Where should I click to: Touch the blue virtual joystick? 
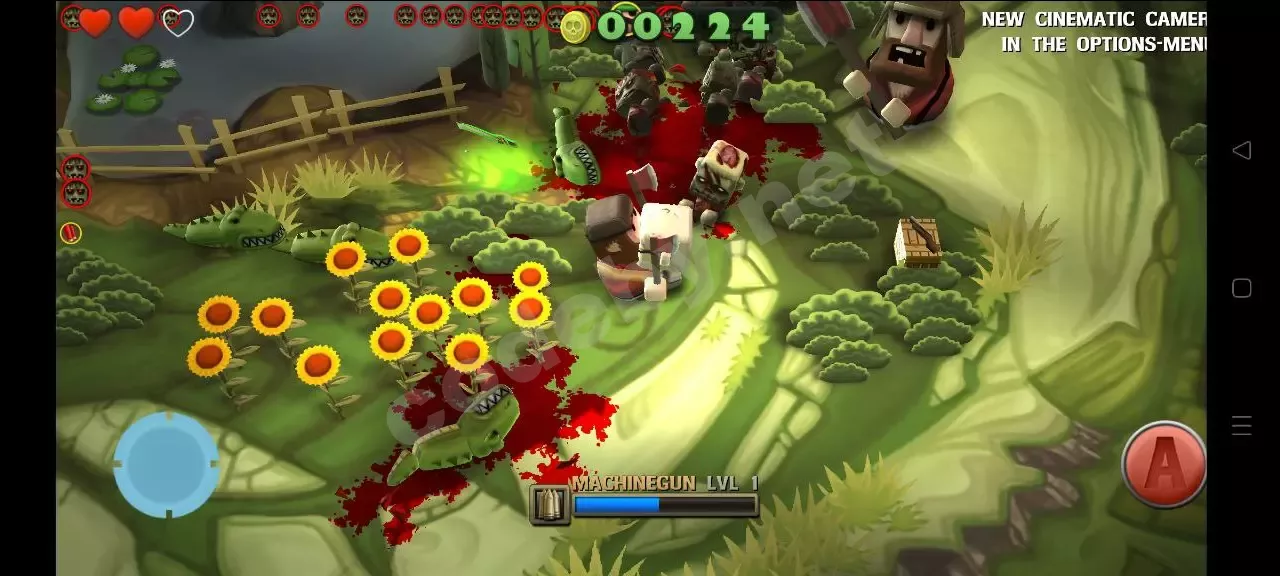(x=167, y=465)
